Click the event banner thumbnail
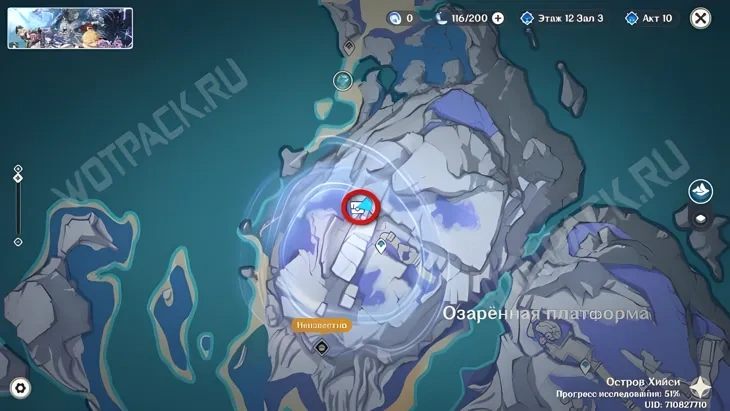The image size is (730, 411). pos(70,28)
